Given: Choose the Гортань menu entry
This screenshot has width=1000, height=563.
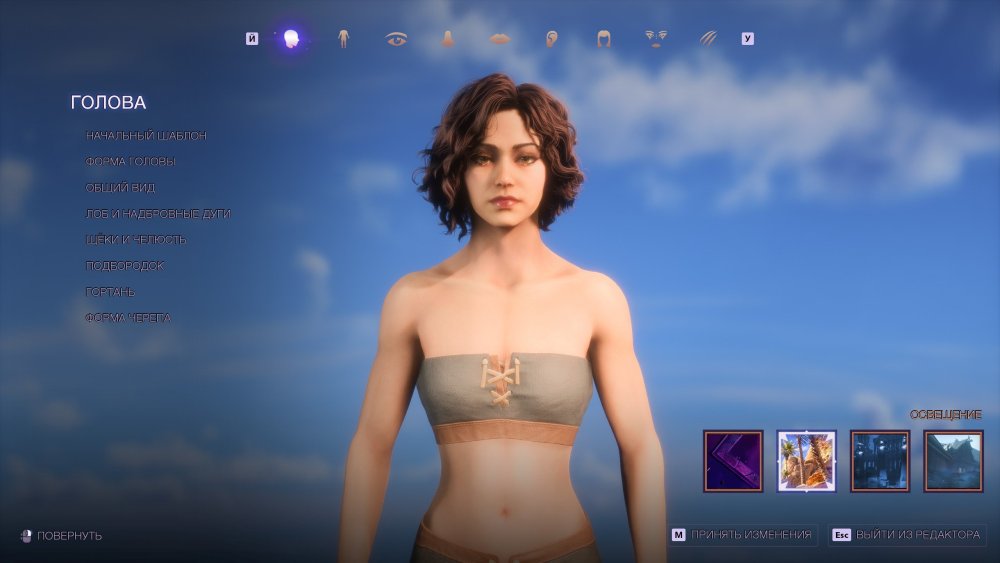Looking at the screenshot, I should [x=110, y=291].
